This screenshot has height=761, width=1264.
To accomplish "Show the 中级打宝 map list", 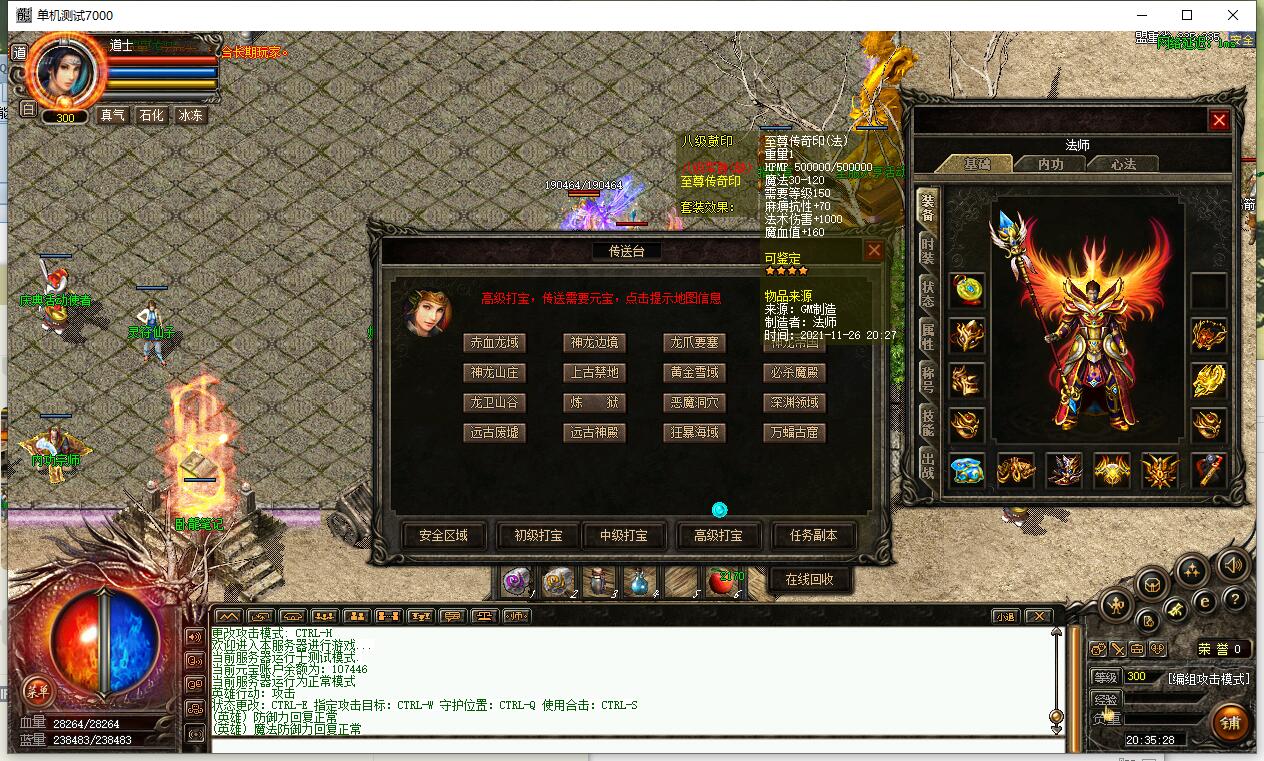I will coord(624,535).
